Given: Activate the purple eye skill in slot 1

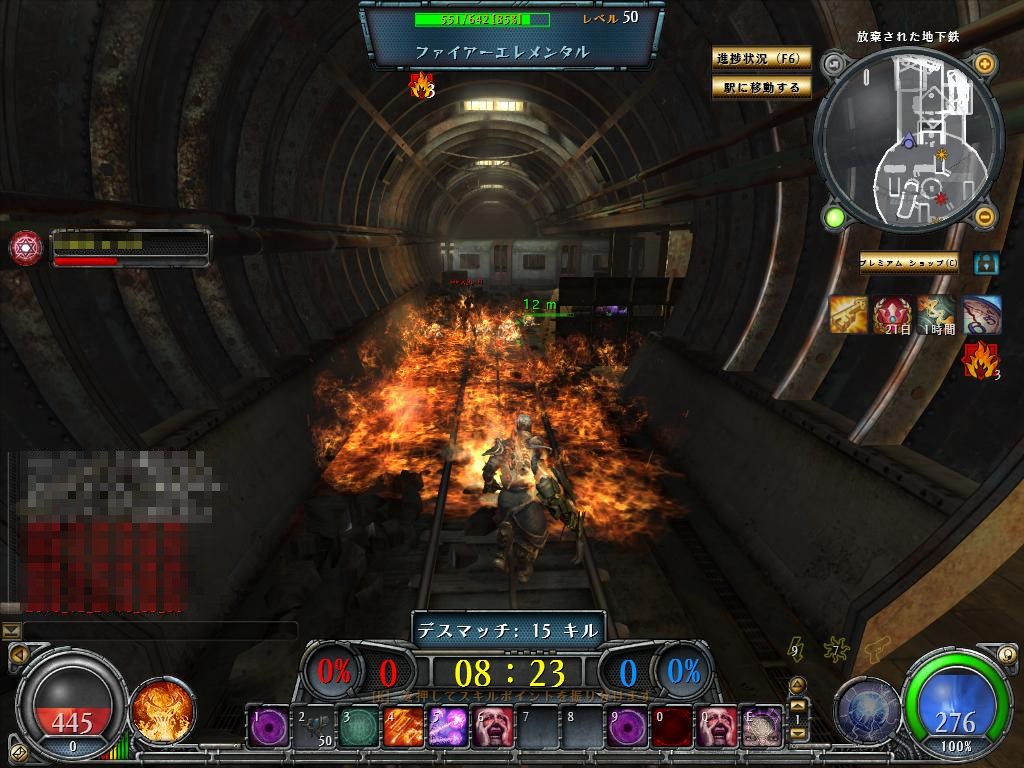Looking at the screenshot, I should click(x=268, y=726).
